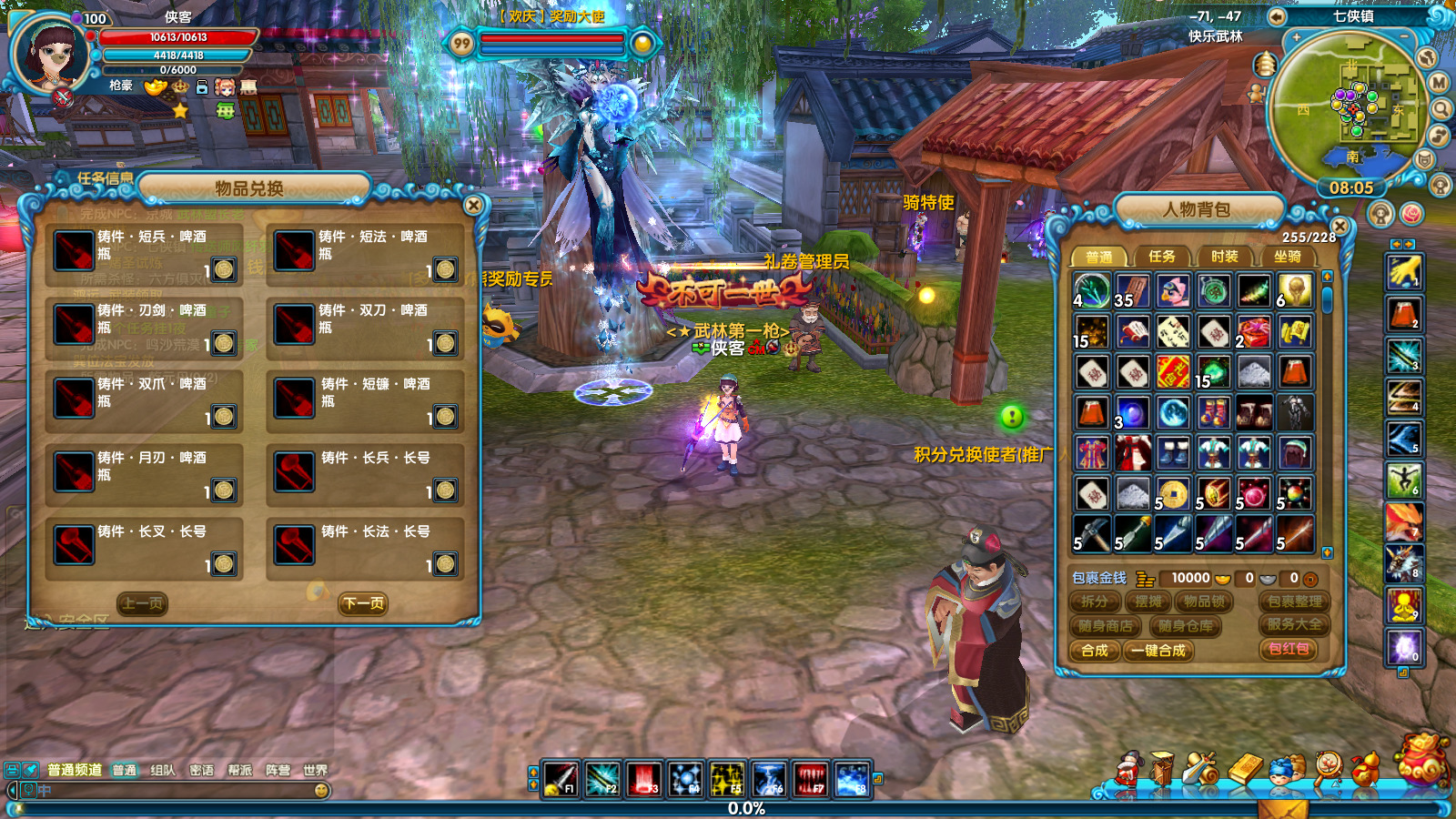Switch to the 任务 bag tab
1456x819 pixels.
(1161, 257)
